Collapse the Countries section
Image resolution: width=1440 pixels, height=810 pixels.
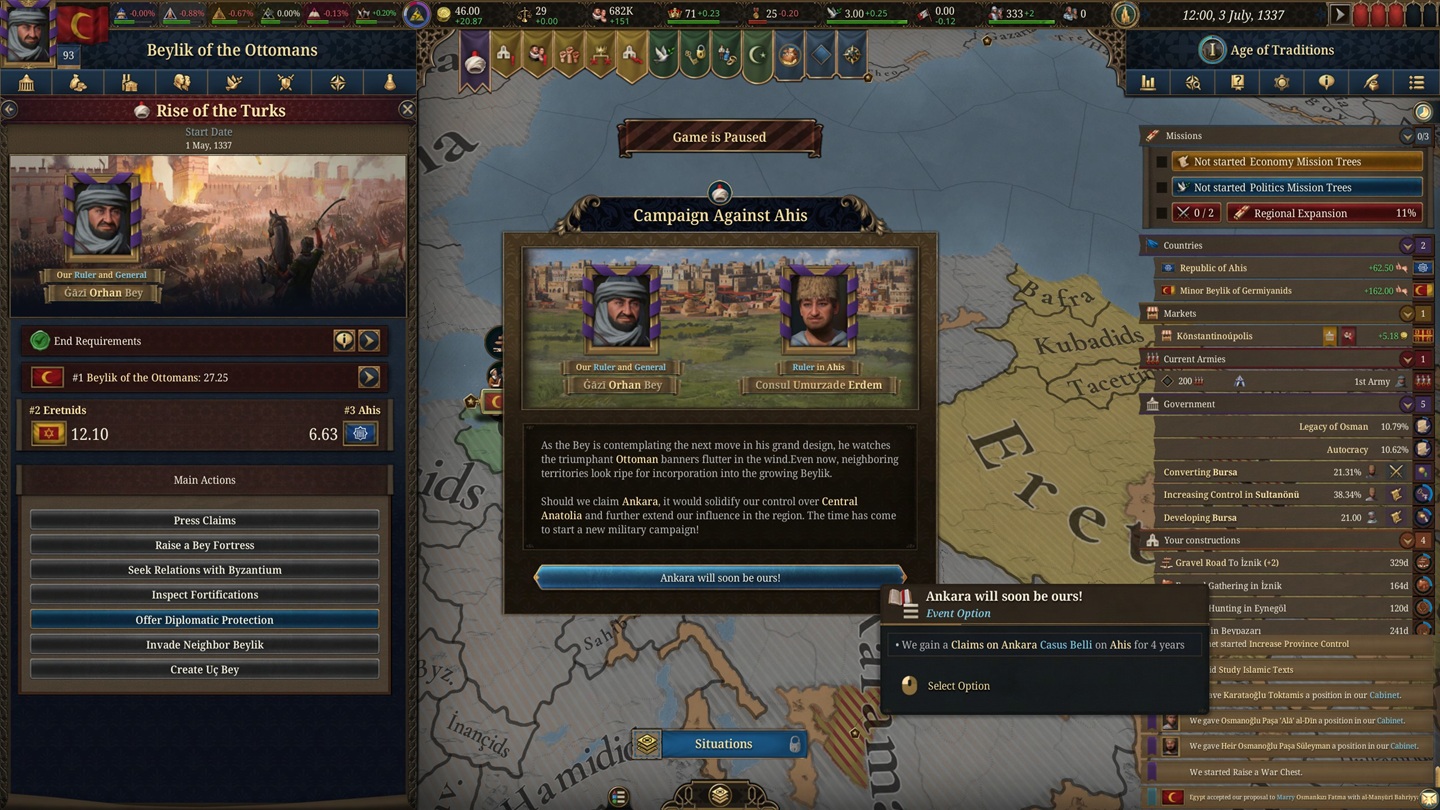click(1408, 245)
